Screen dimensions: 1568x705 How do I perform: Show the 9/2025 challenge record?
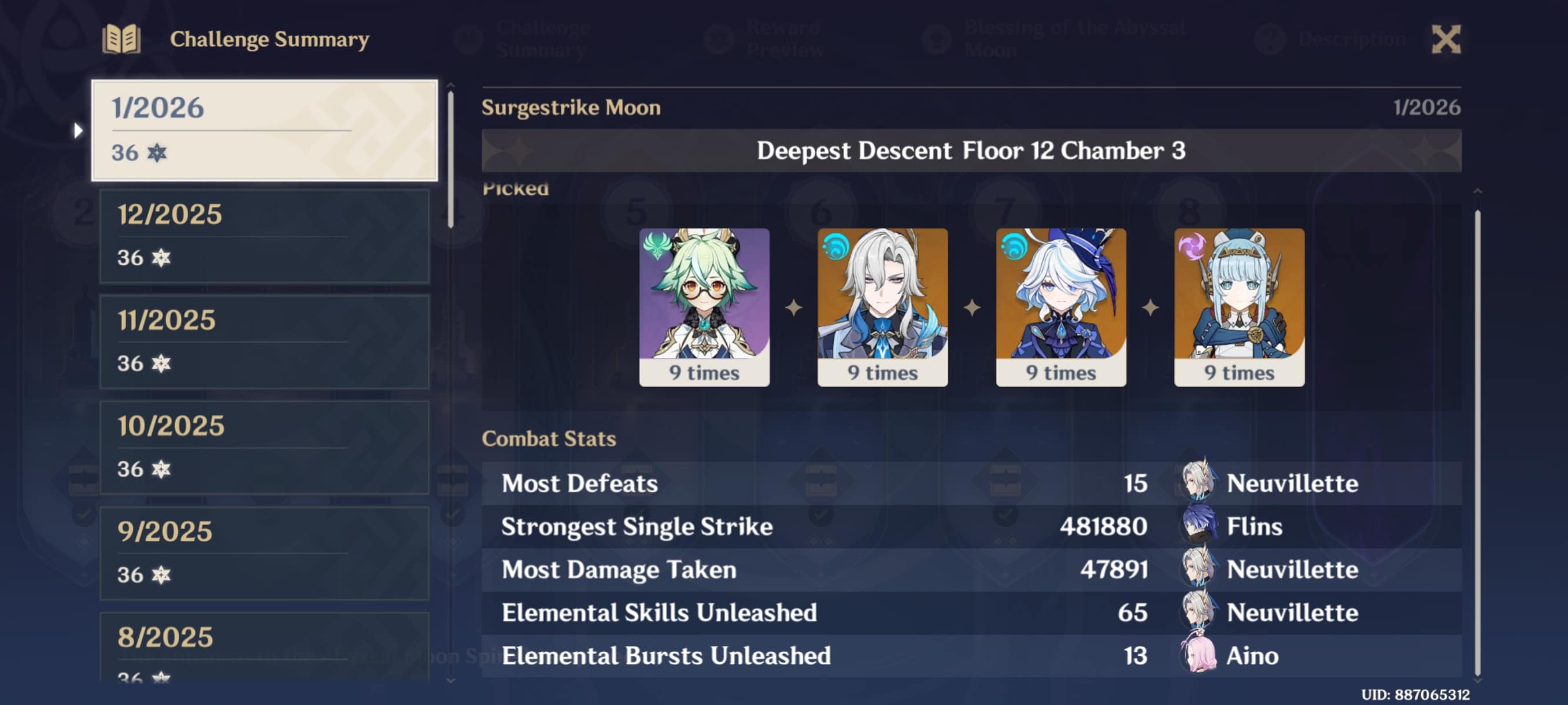pyautogui.click(x=264, y=553)
